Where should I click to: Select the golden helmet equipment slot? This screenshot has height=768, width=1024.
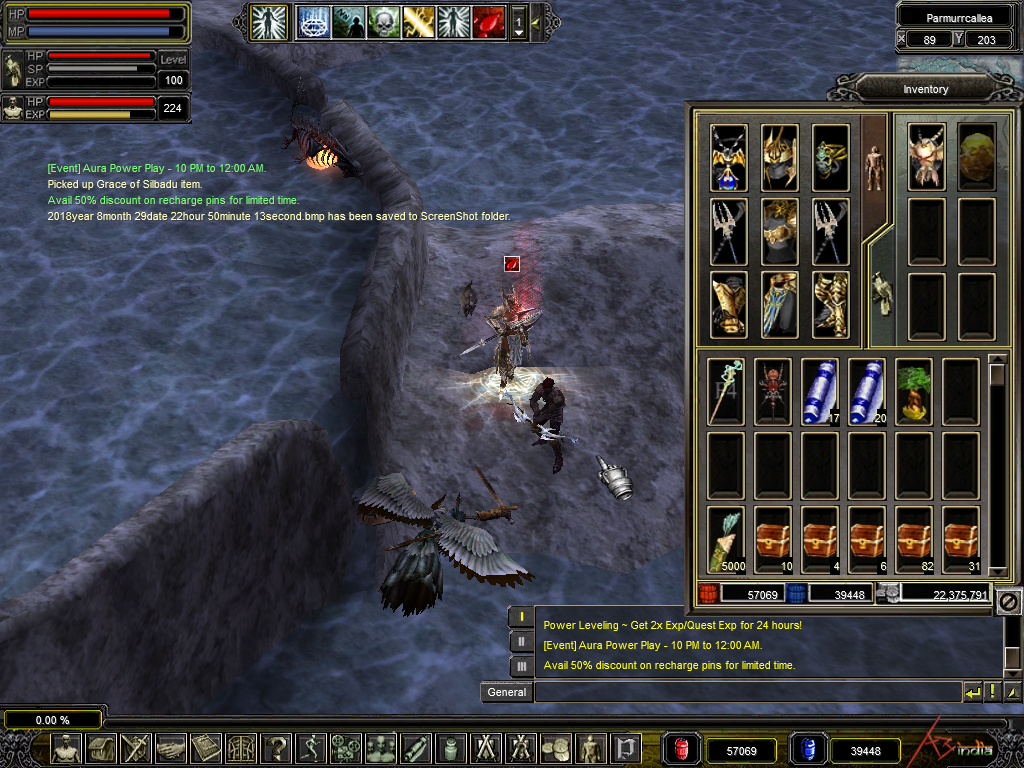(x=779, y=157)
